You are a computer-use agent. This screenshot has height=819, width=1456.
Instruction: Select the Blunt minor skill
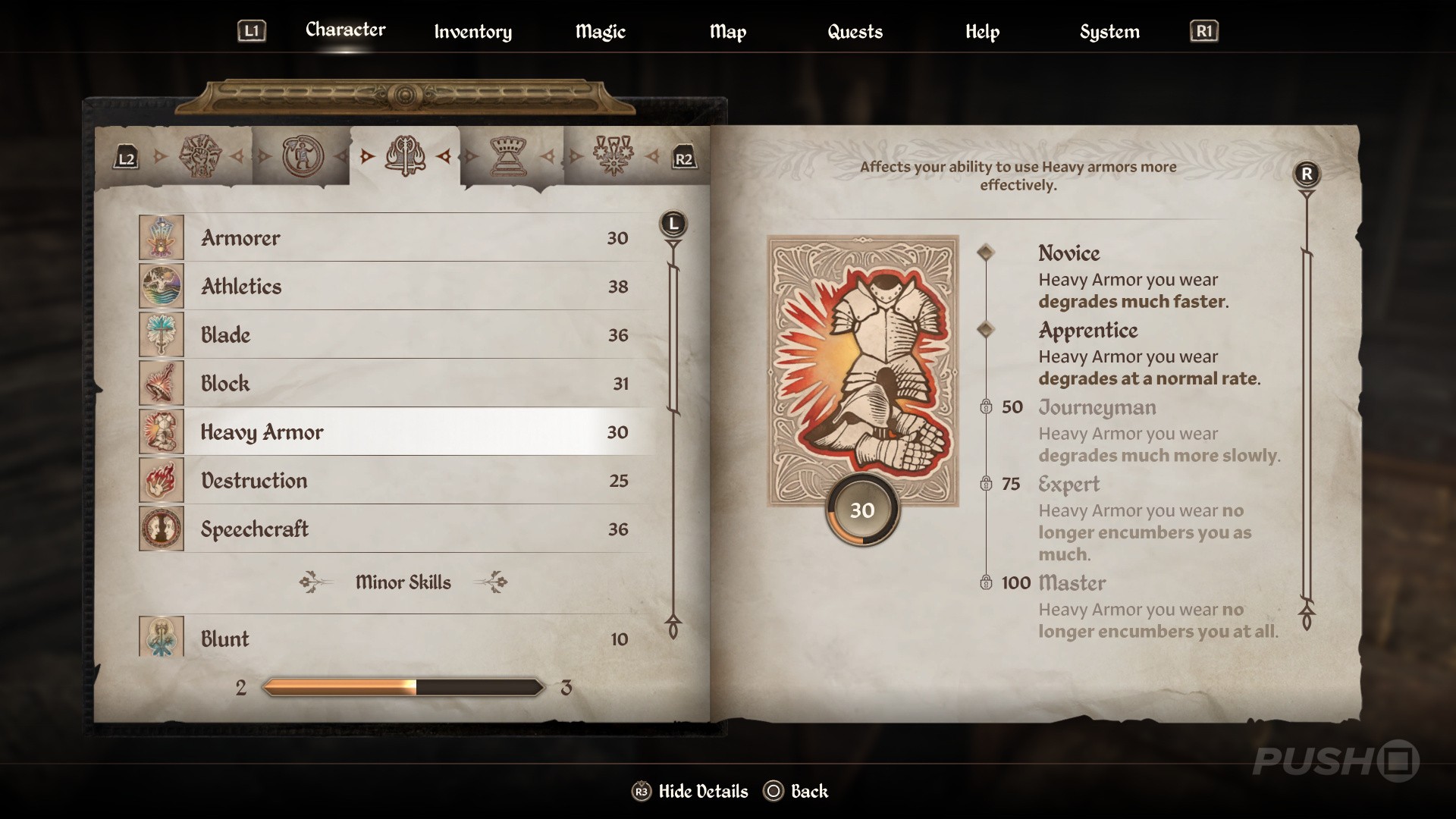(394, 639)
